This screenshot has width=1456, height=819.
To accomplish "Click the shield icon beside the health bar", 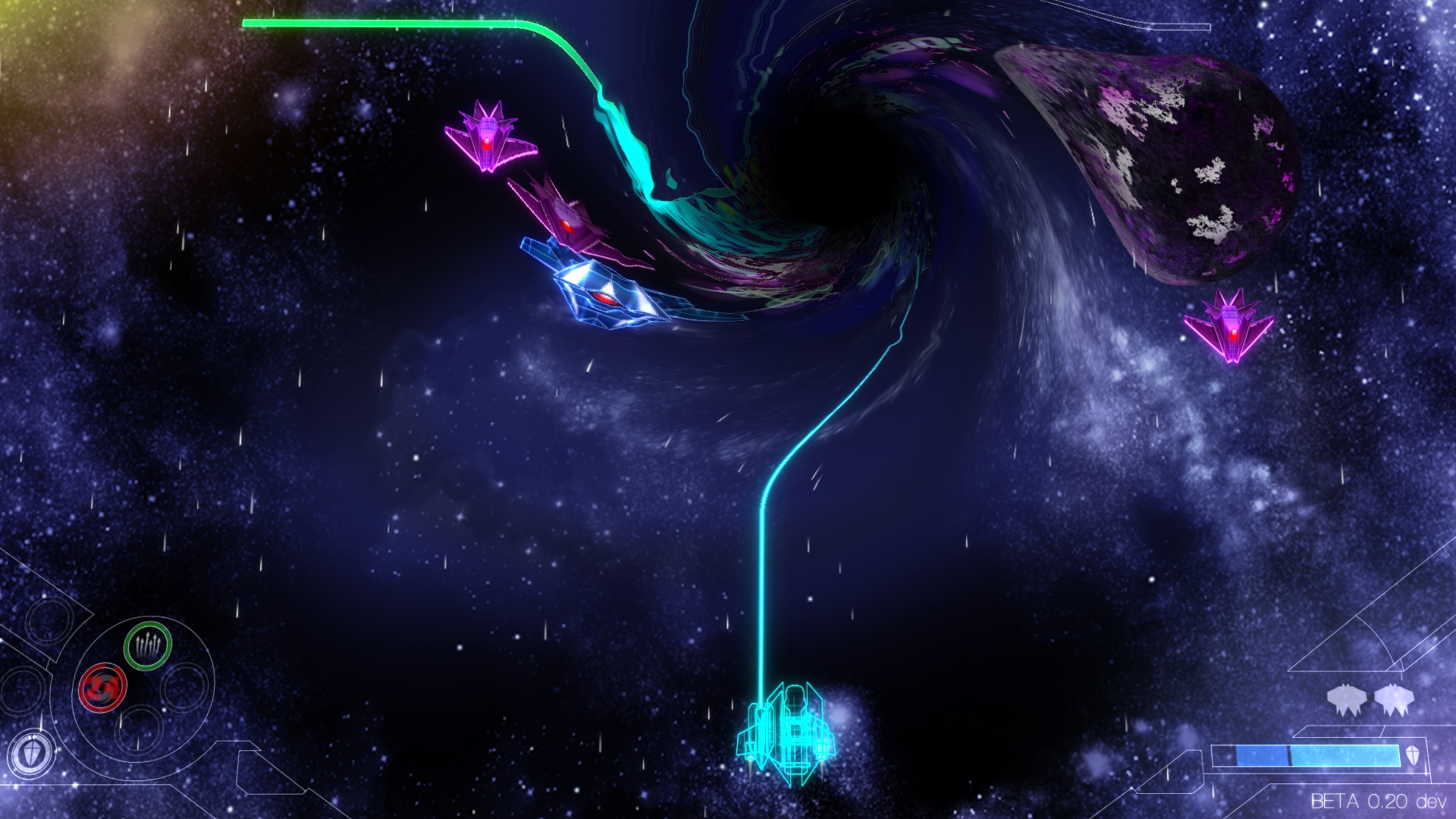I will (1412, 755).
